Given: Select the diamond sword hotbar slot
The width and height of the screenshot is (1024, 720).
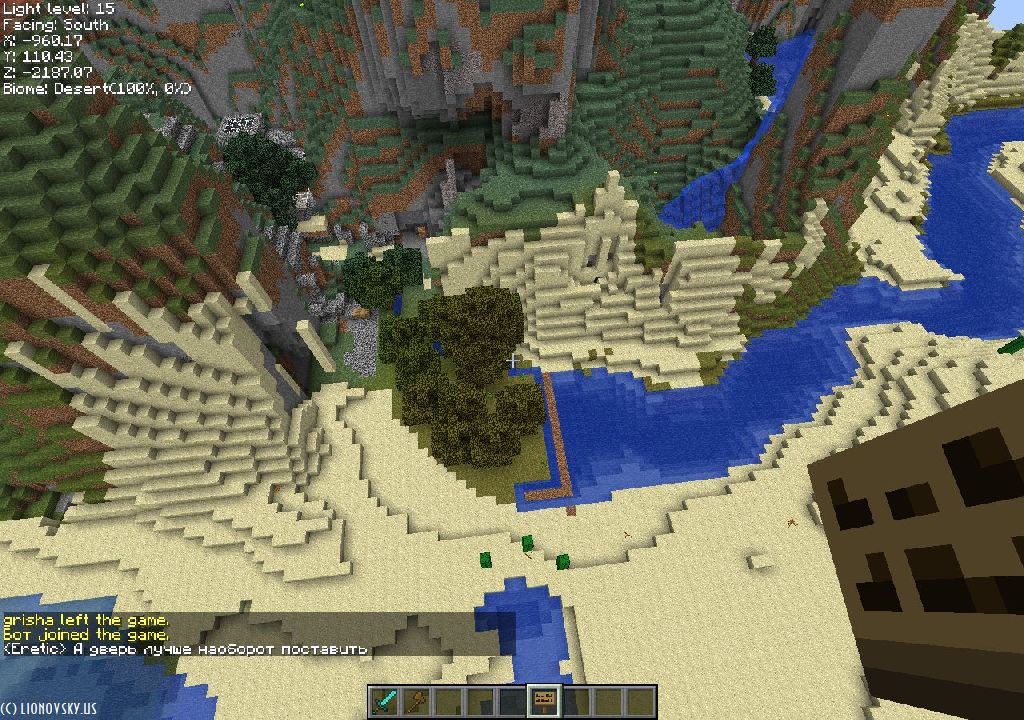Looking at the screenshot, I should pyautogui.click(x=385, y=701).
